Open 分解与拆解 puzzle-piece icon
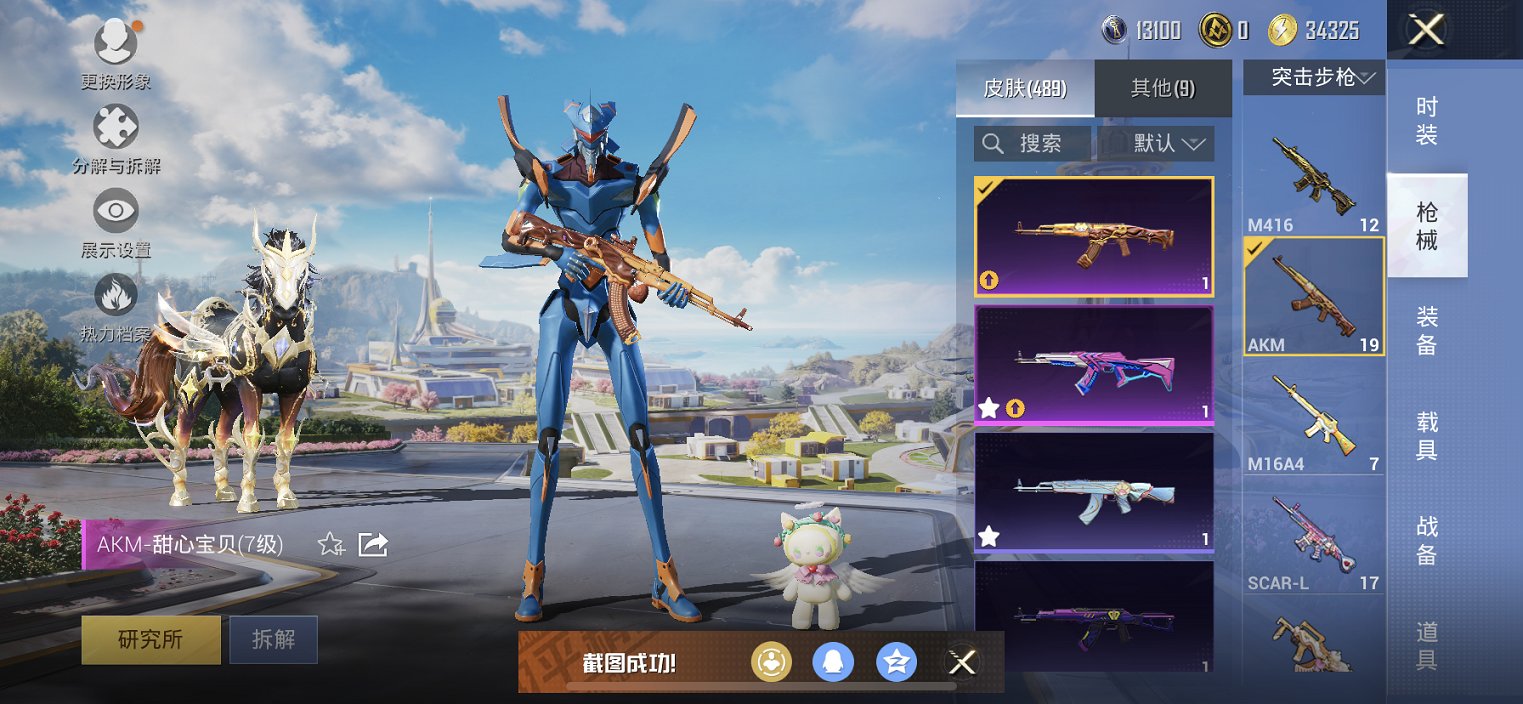Screen dimensions: 1523x704 pyautogui.click(x=116, y=128)
